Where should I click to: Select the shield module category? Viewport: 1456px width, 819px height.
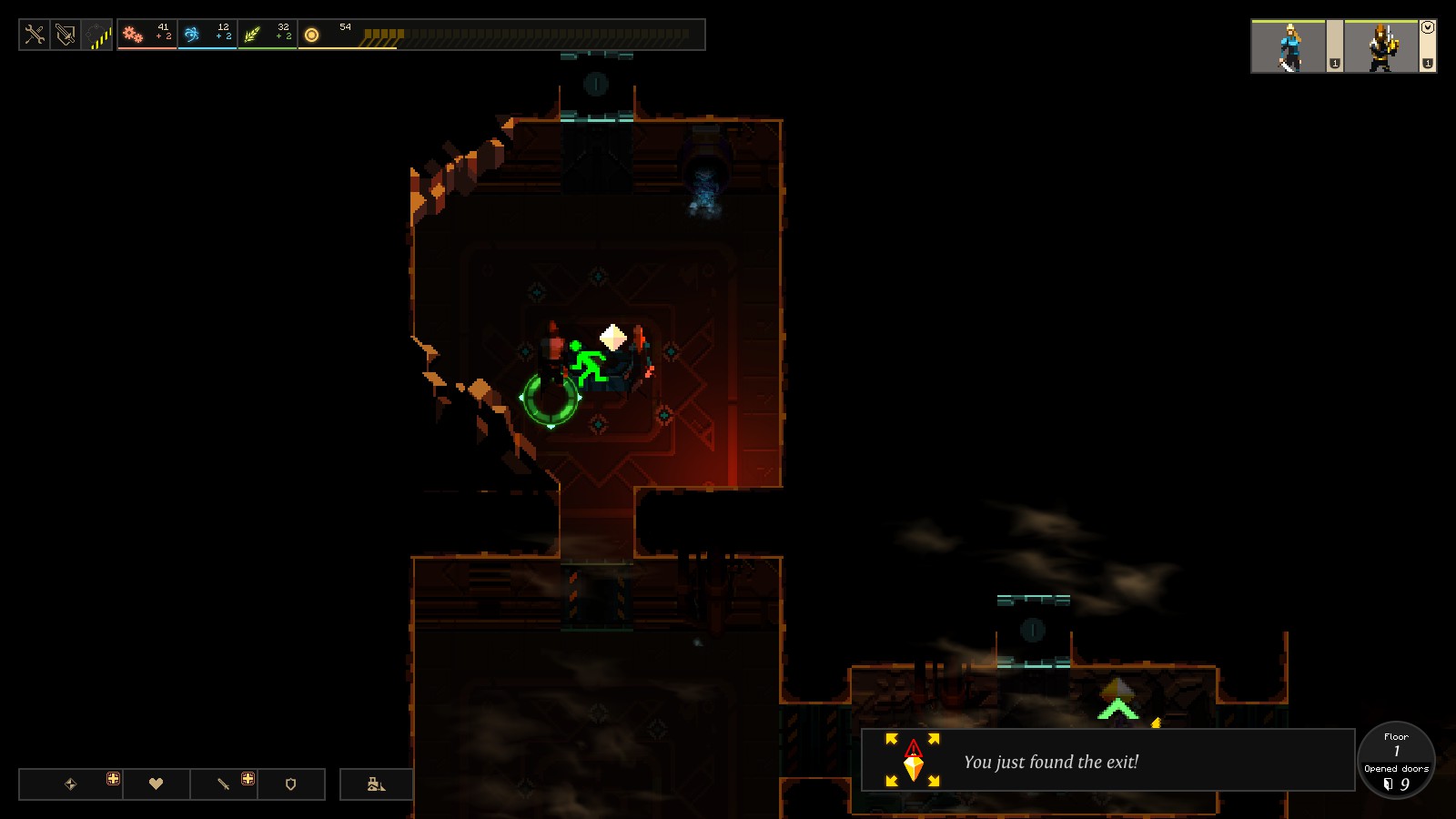[x=291, y=784]
